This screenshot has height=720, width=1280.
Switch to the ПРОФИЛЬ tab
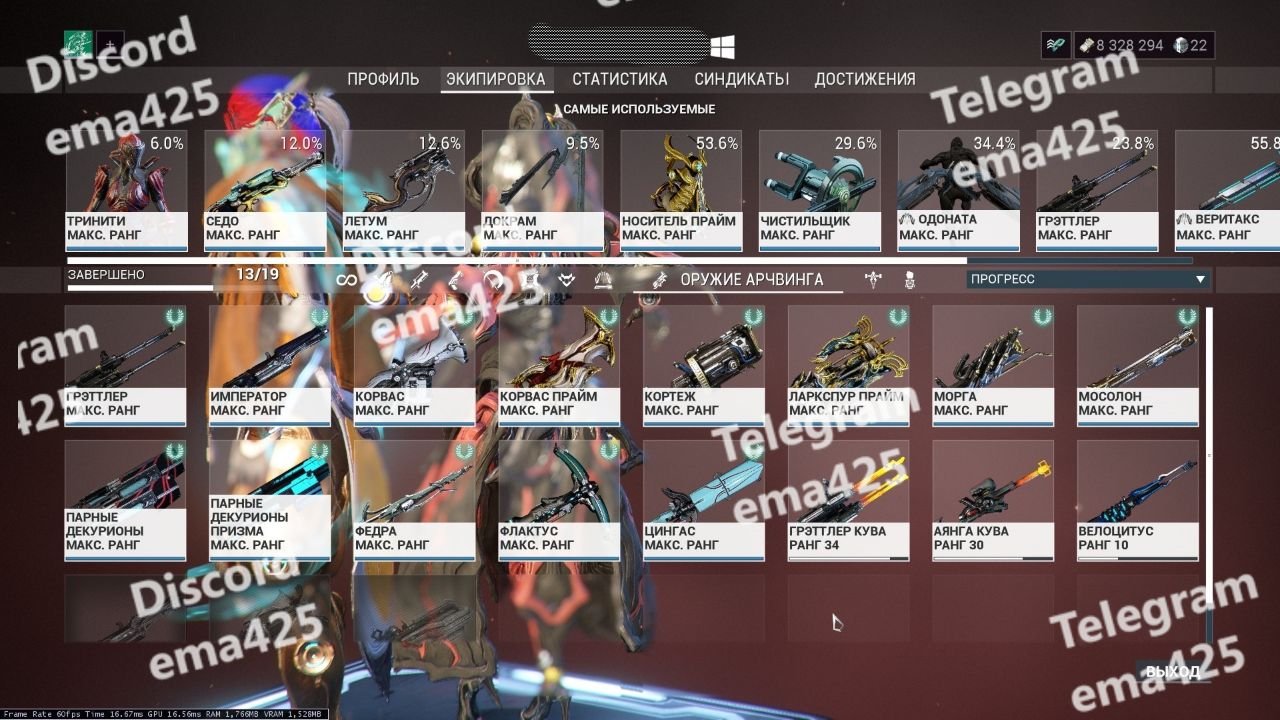pos(383,79)
